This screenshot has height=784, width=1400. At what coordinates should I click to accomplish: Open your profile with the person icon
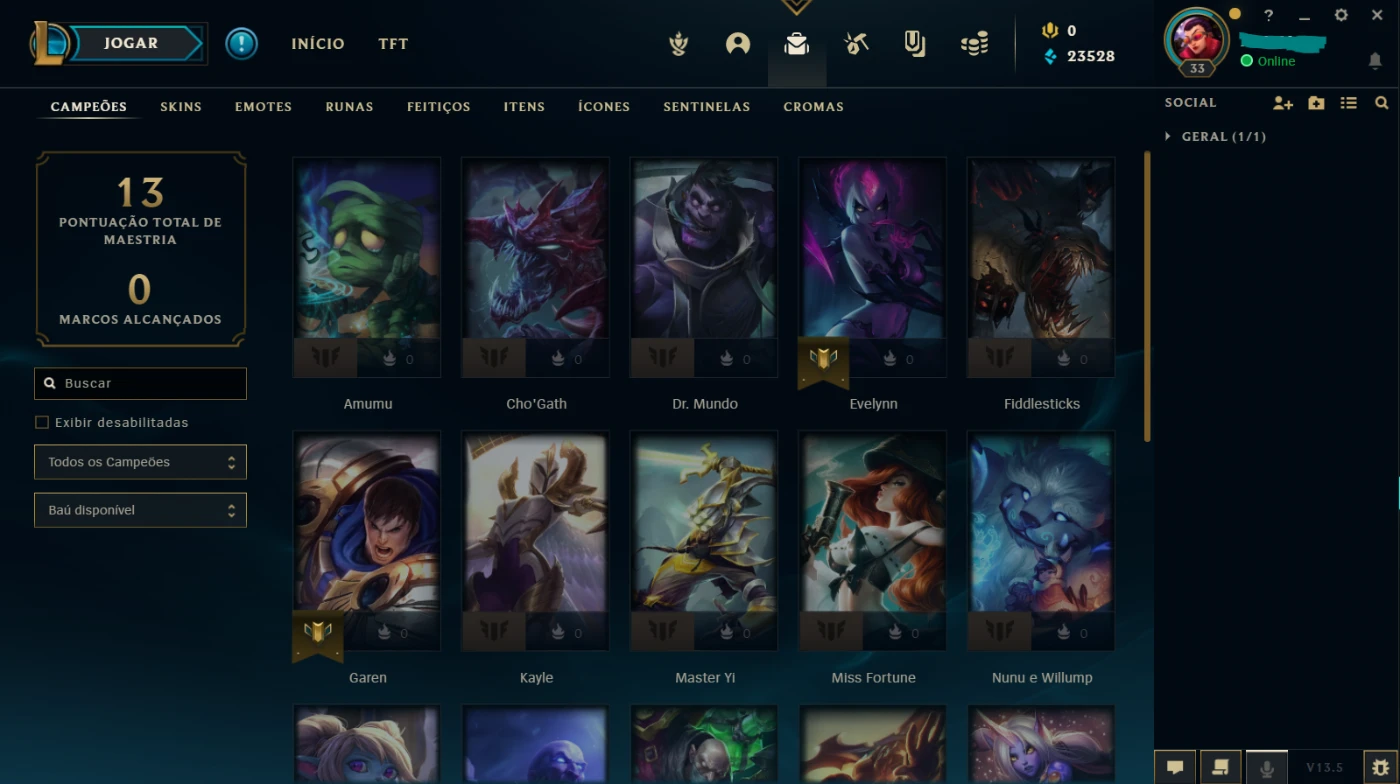tap(737, 43)
